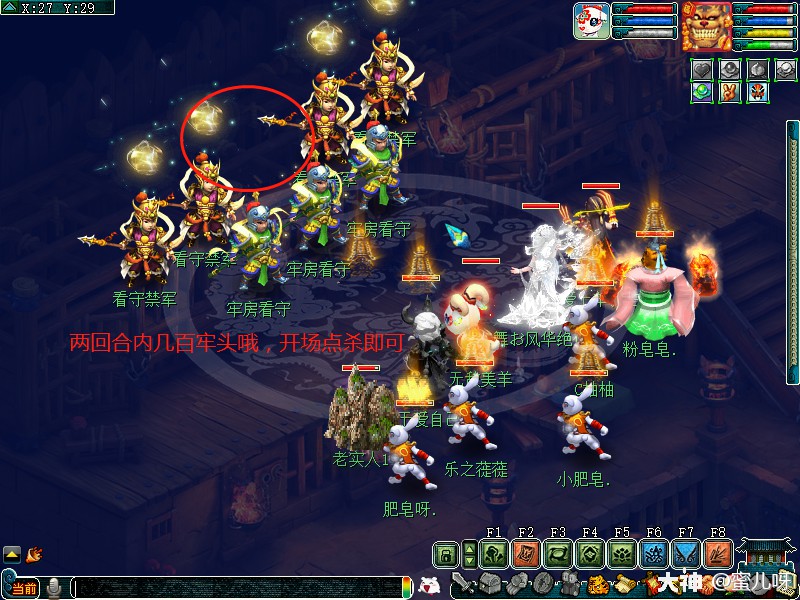This screenshot has width=800, height=600.
Task: Use the F7 blue wings skill
Action: pyautogui.click(x=686, y=554)
